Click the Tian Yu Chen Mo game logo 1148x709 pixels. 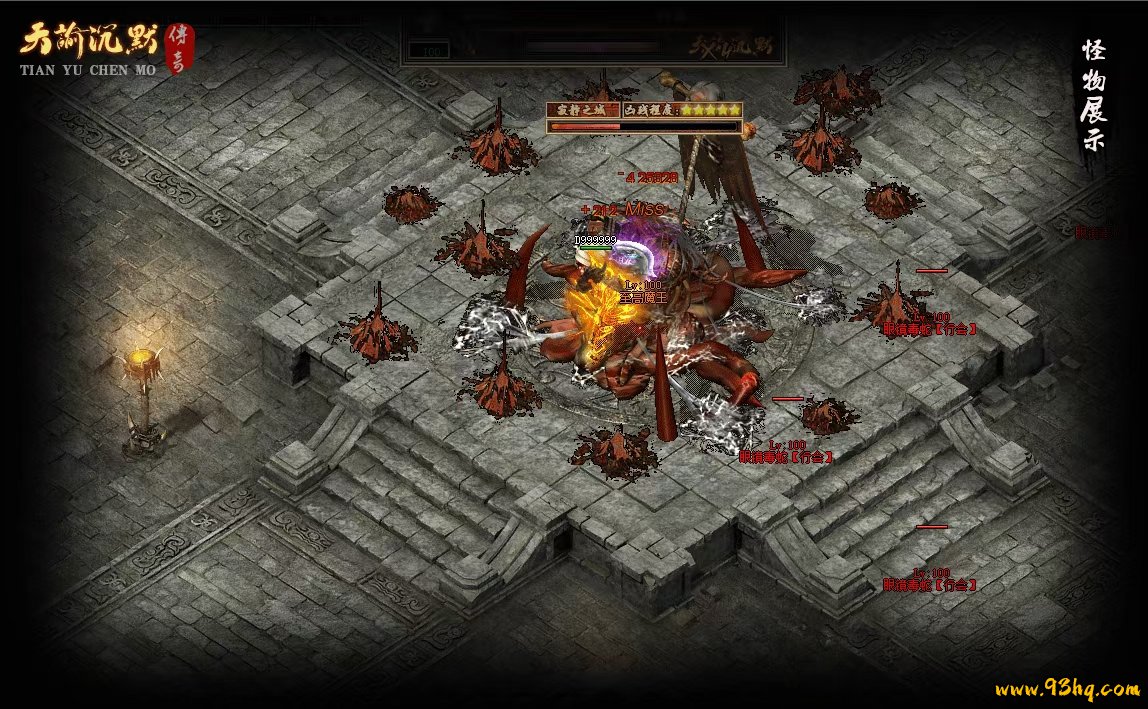[x=105, y=48]
